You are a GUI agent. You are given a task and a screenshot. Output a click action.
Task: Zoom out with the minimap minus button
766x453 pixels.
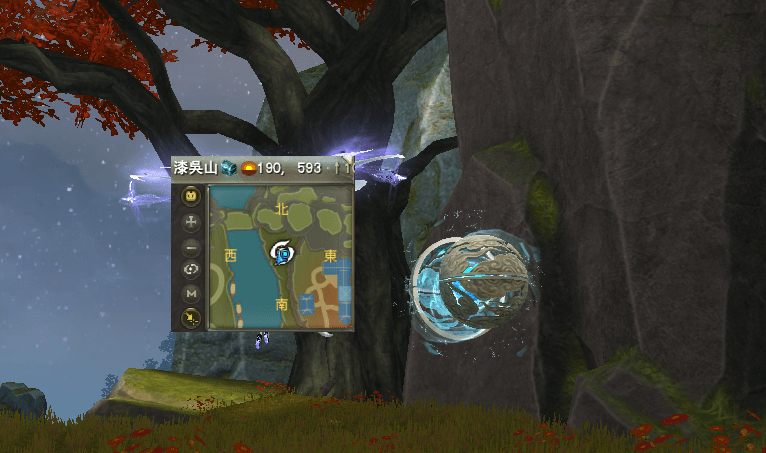[190, 245]
